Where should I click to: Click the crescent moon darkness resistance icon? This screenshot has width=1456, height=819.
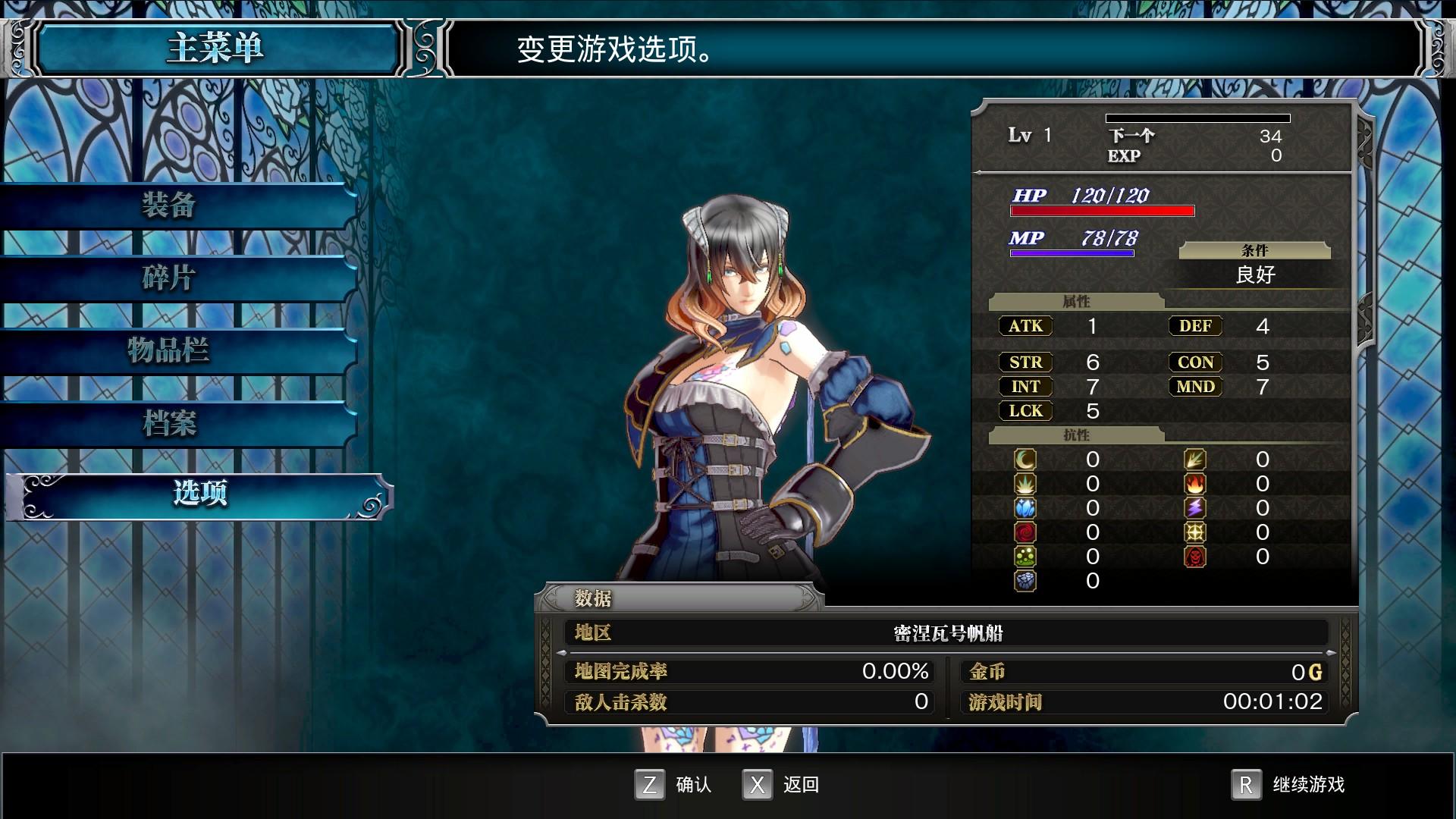tap(1025, 460)
